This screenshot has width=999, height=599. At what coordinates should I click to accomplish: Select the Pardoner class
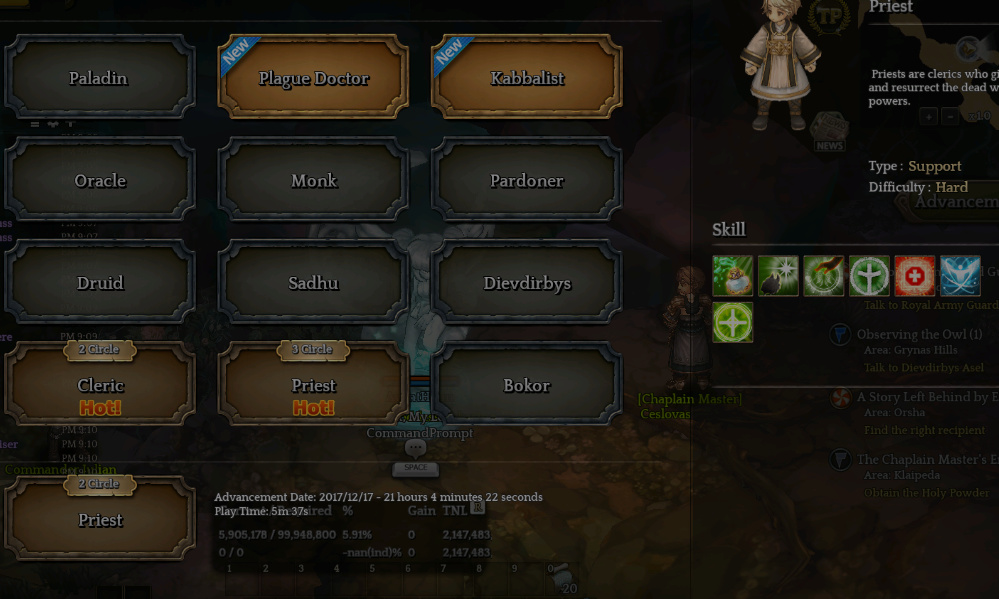(x=527, y=180)
